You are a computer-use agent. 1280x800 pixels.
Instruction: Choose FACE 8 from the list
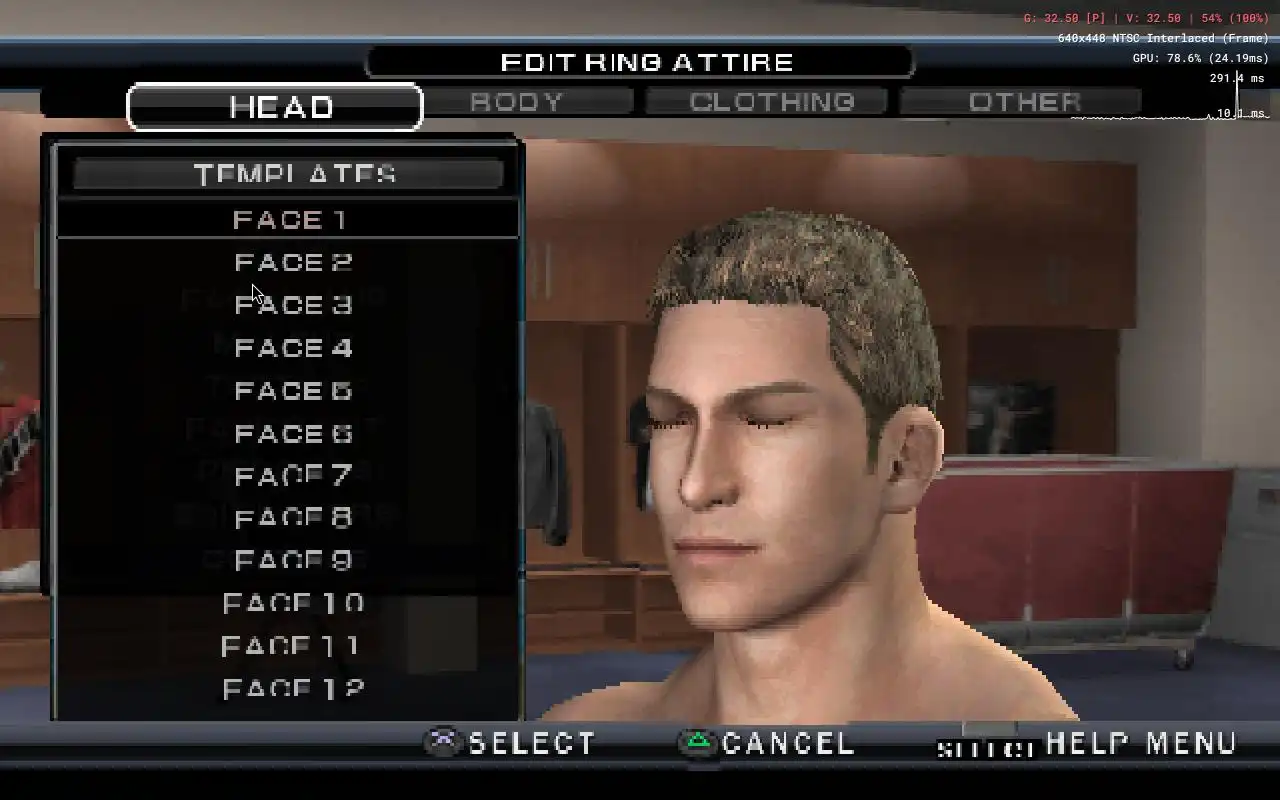point(293,519)
